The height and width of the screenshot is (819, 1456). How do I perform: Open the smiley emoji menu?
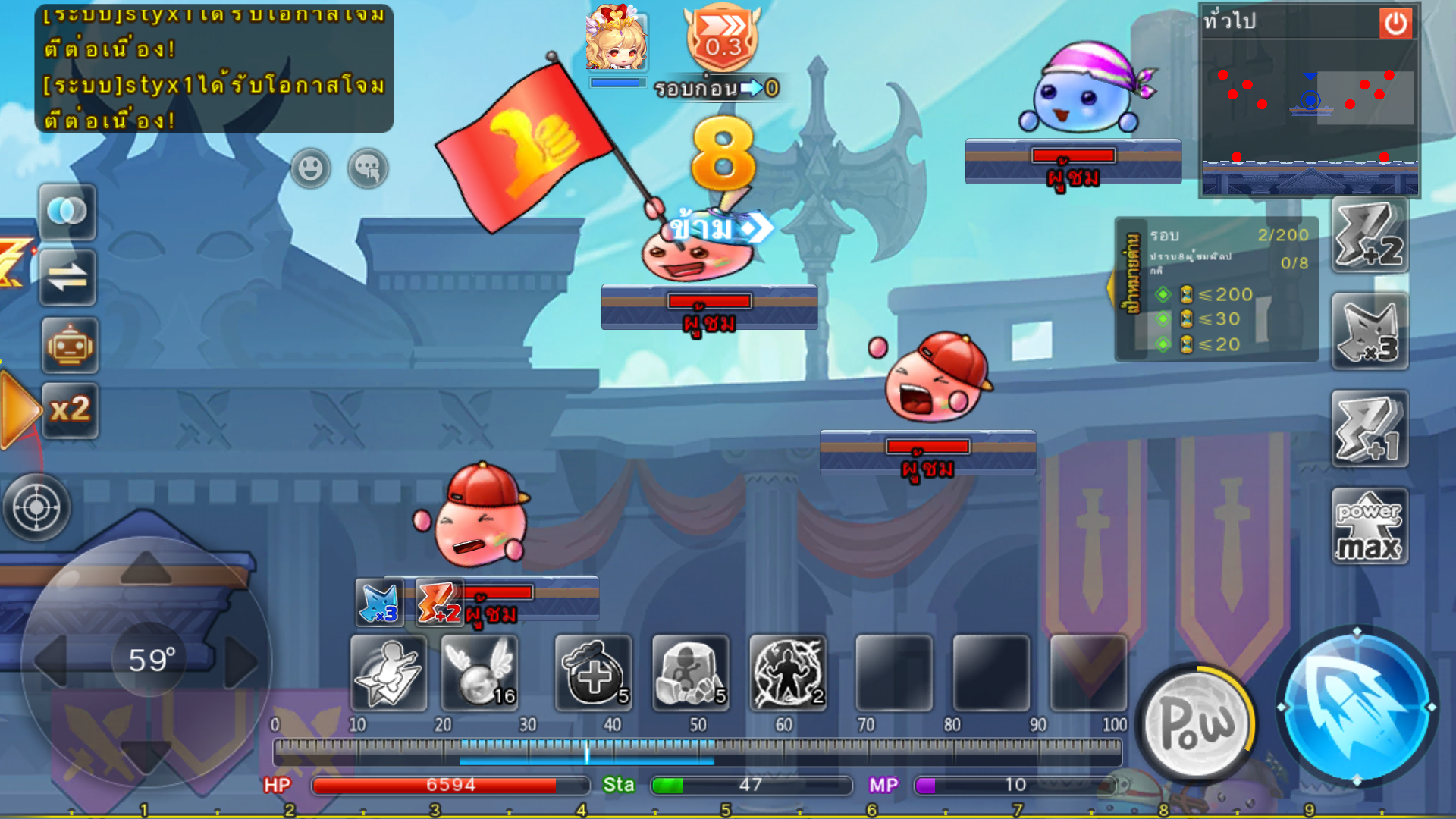310,168
